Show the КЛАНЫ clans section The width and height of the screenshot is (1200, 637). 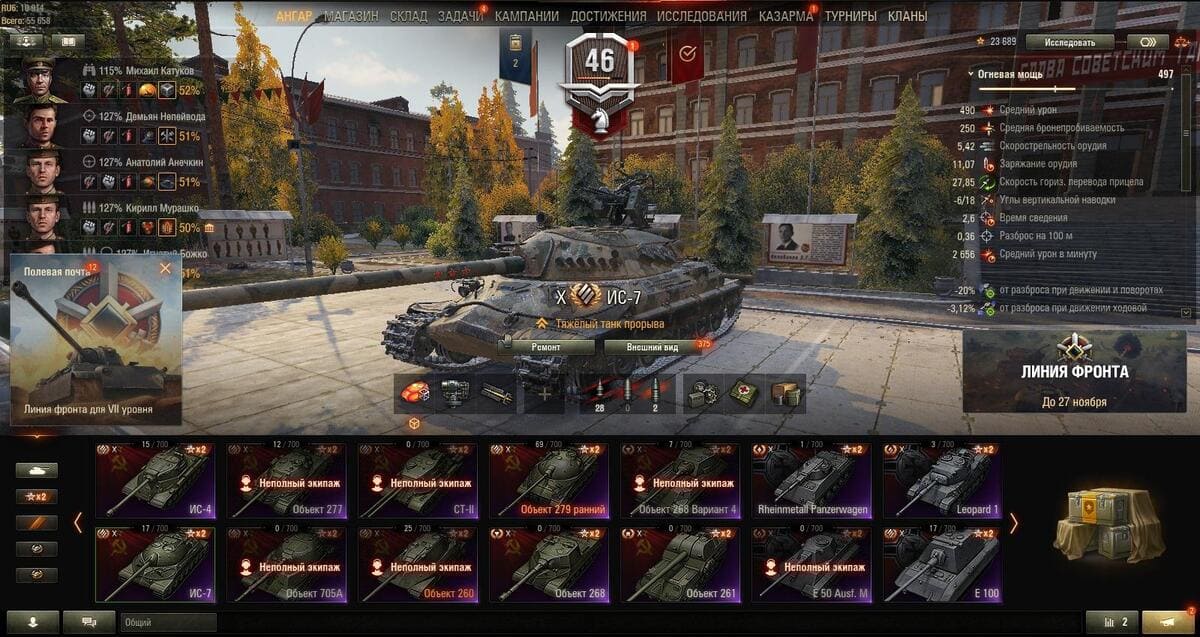(x=907, y=16)
